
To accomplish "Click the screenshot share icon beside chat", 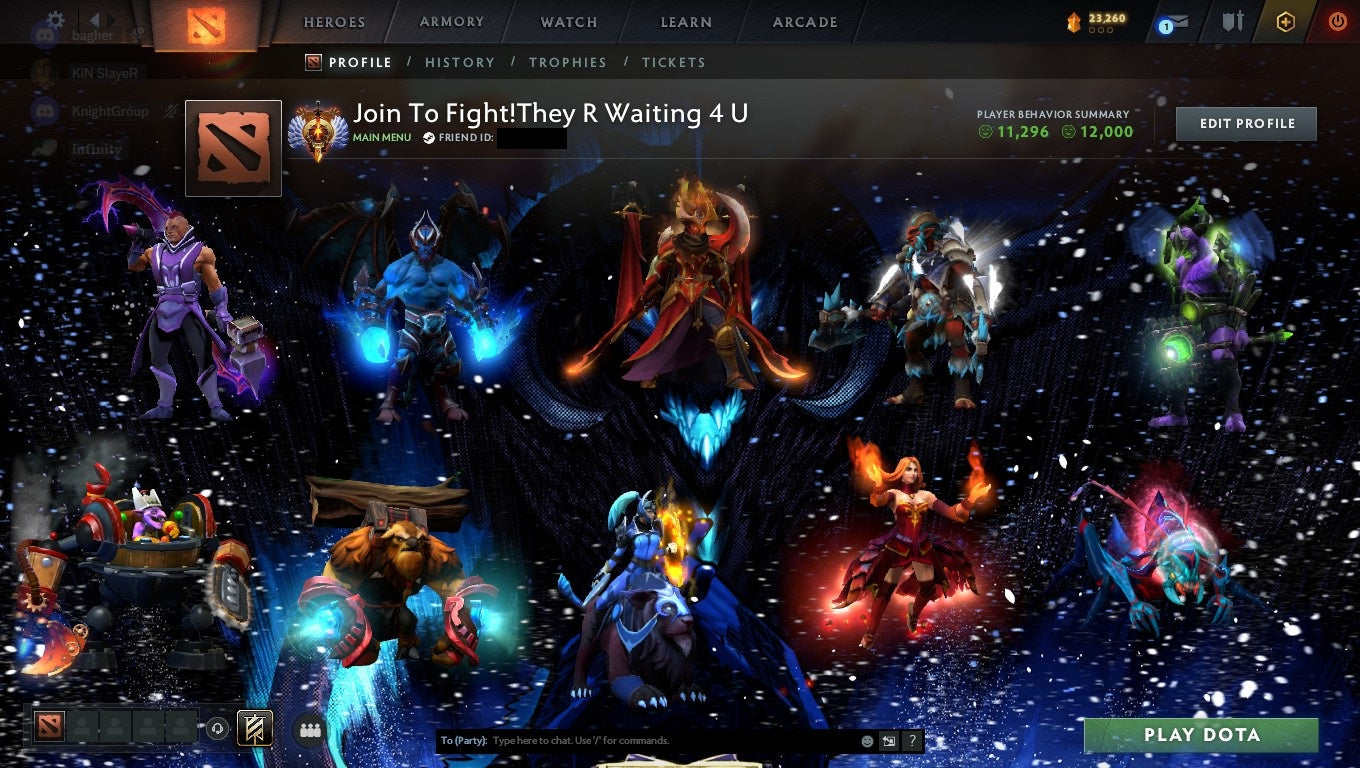I will point(888,741).
